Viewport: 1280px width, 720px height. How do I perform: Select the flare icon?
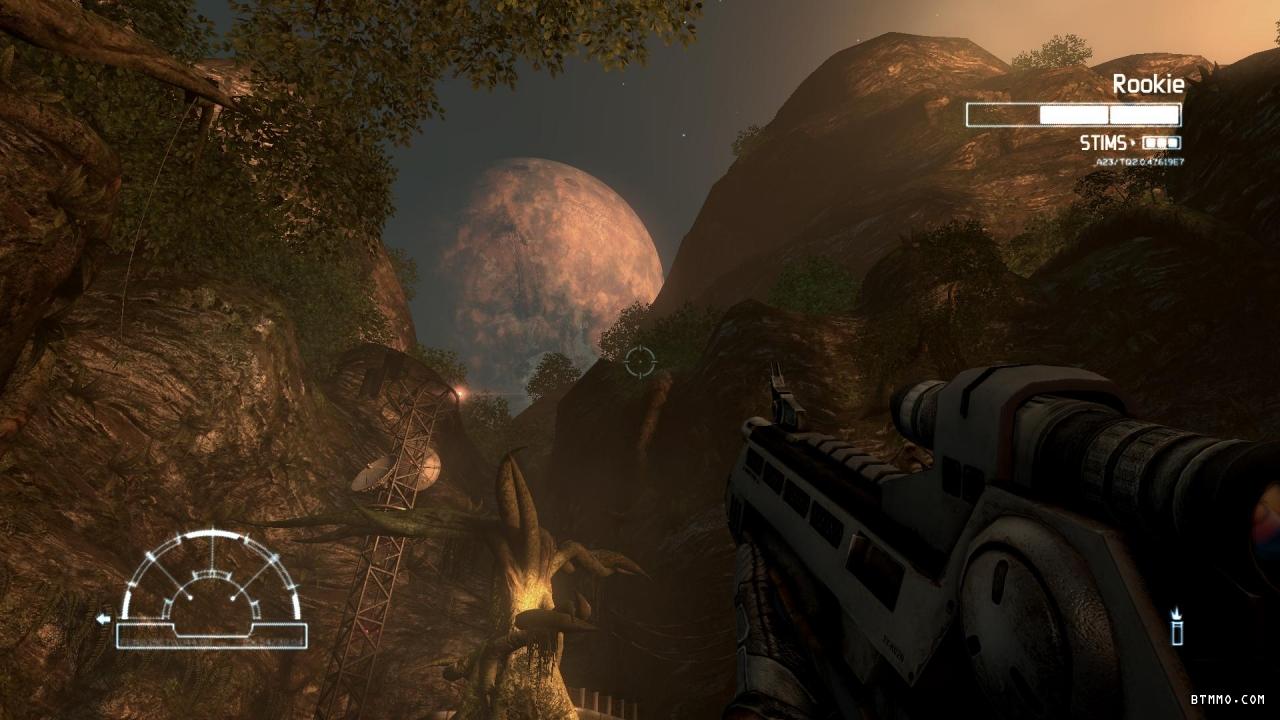(x=1177, y=627)
